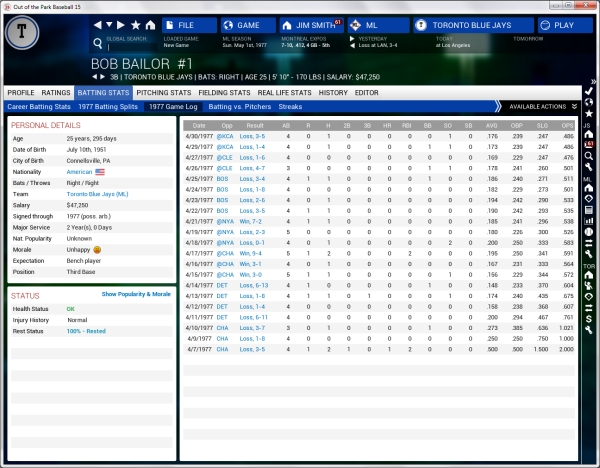Open the FIELDING STATS tab

click(x=225, y=92)
